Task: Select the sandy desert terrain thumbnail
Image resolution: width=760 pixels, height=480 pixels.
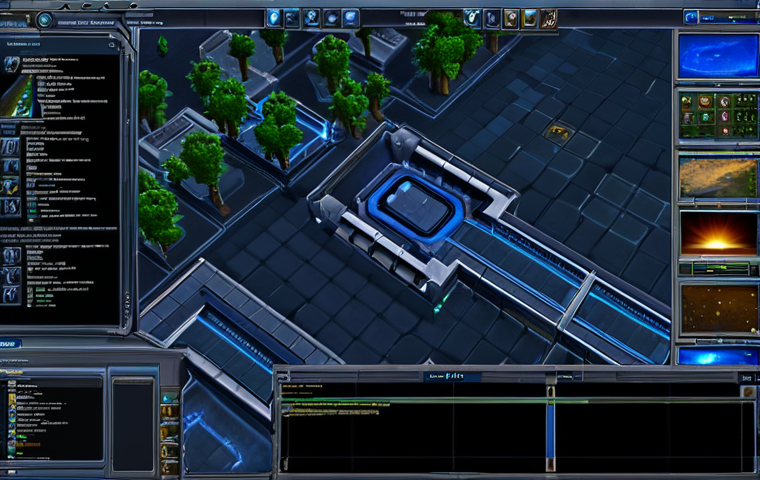Action: 718,177
